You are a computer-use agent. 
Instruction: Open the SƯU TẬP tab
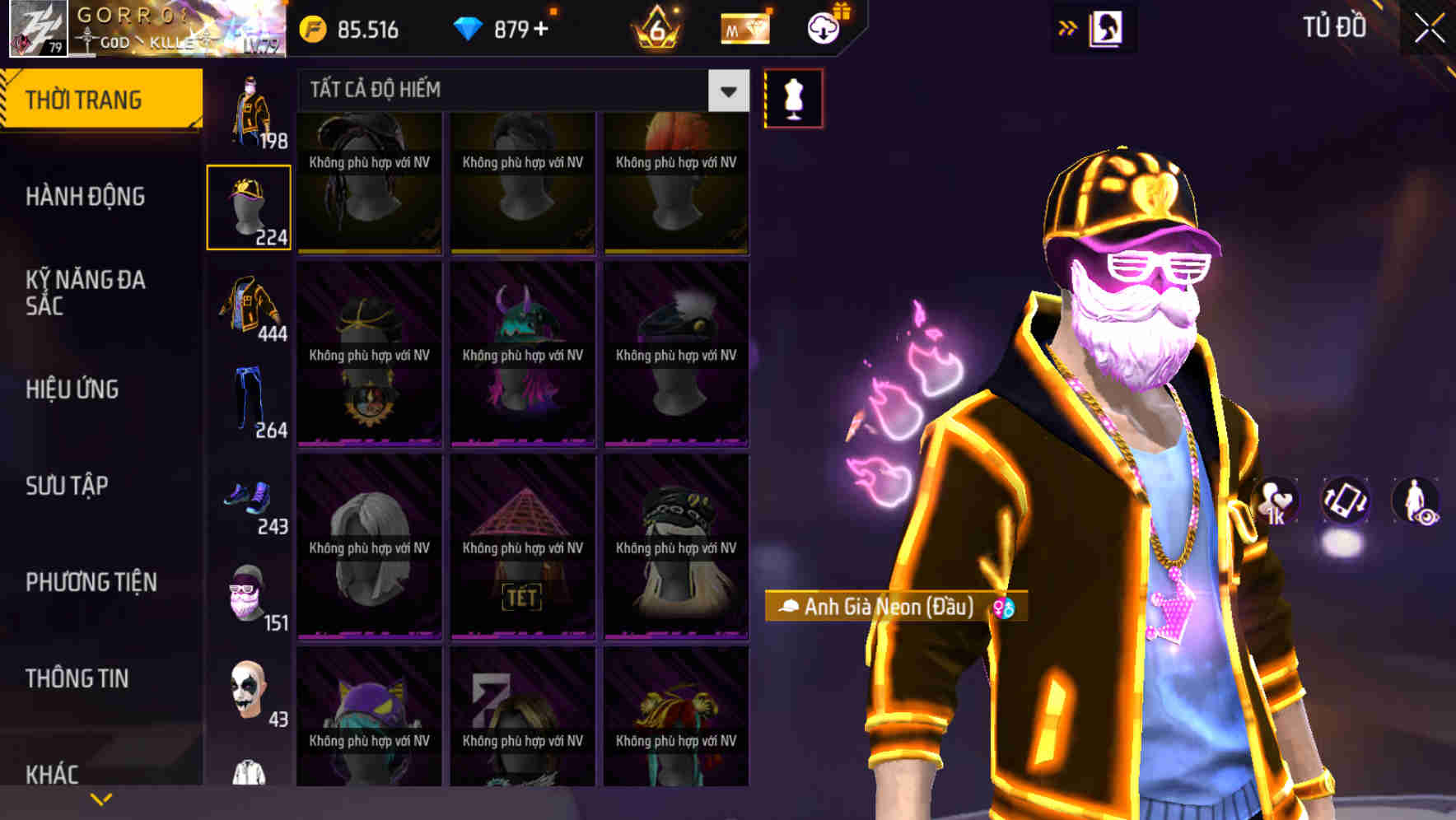click(x=64, y=486)
